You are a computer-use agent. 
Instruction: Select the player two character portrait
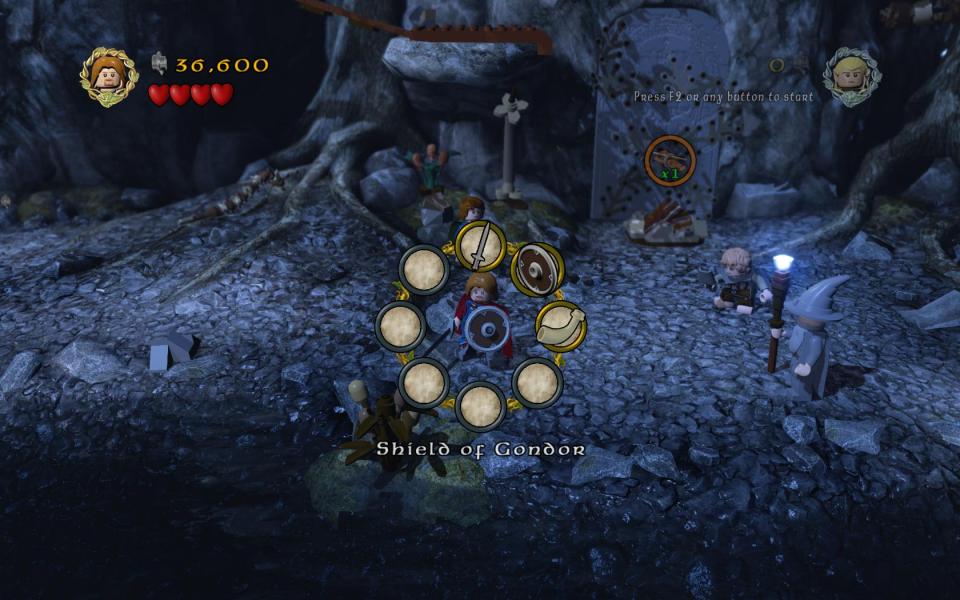click(852, 76)
